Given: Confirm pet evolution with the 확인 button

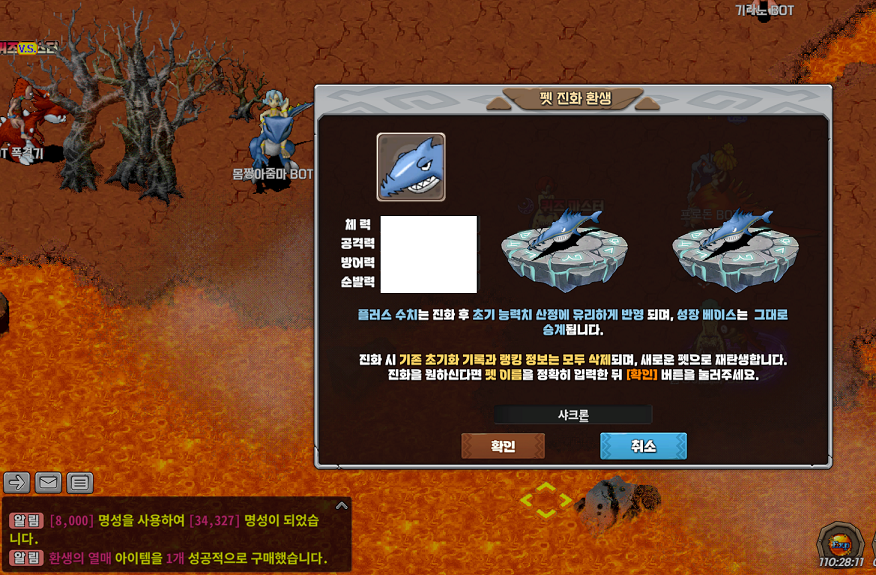Looking at the screenshot, I should (x=503, y=446).
